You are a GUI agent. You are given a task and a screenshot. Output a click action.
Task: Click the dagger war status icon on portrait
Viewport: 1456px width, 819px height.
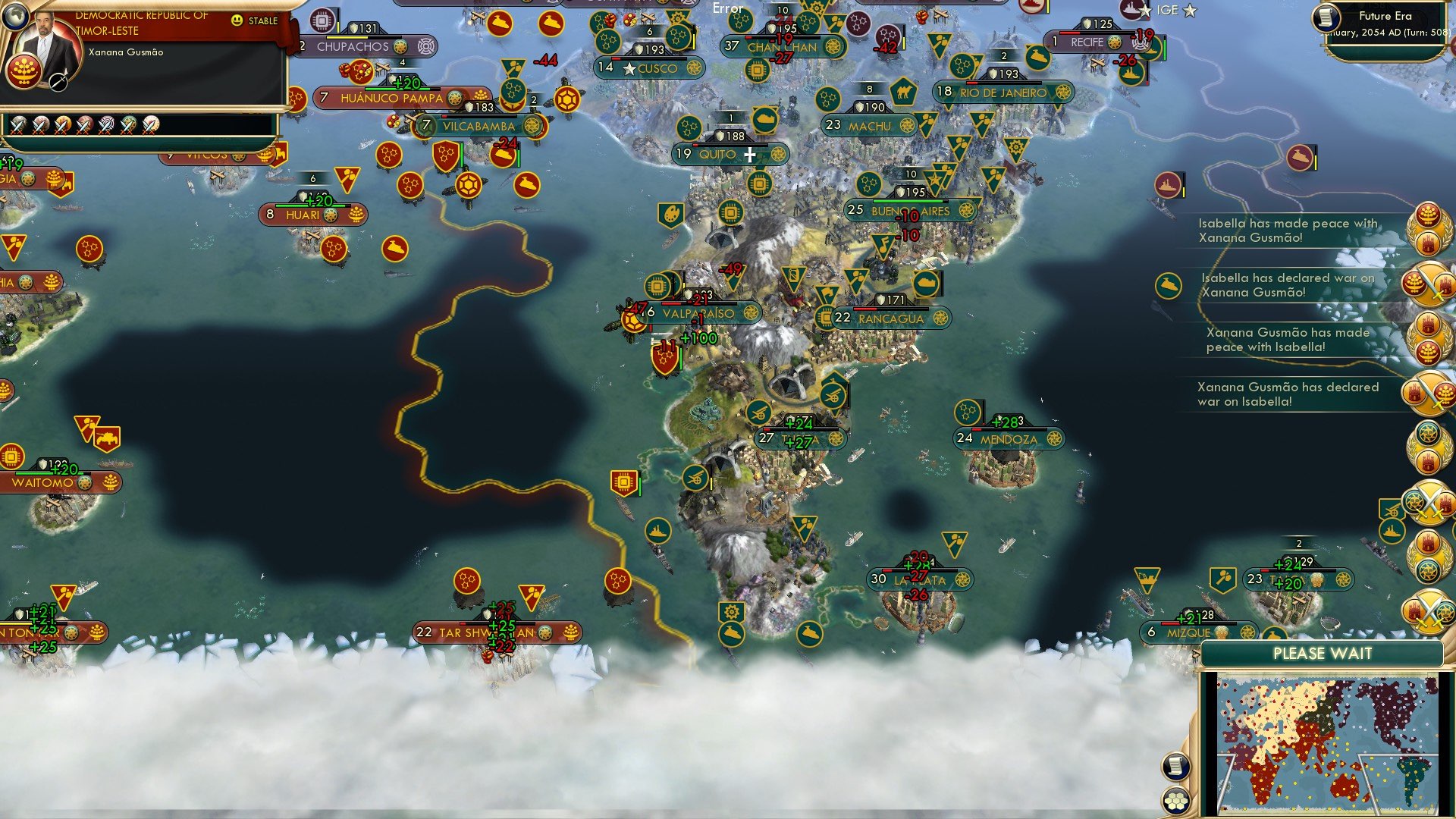pos(58,82)
